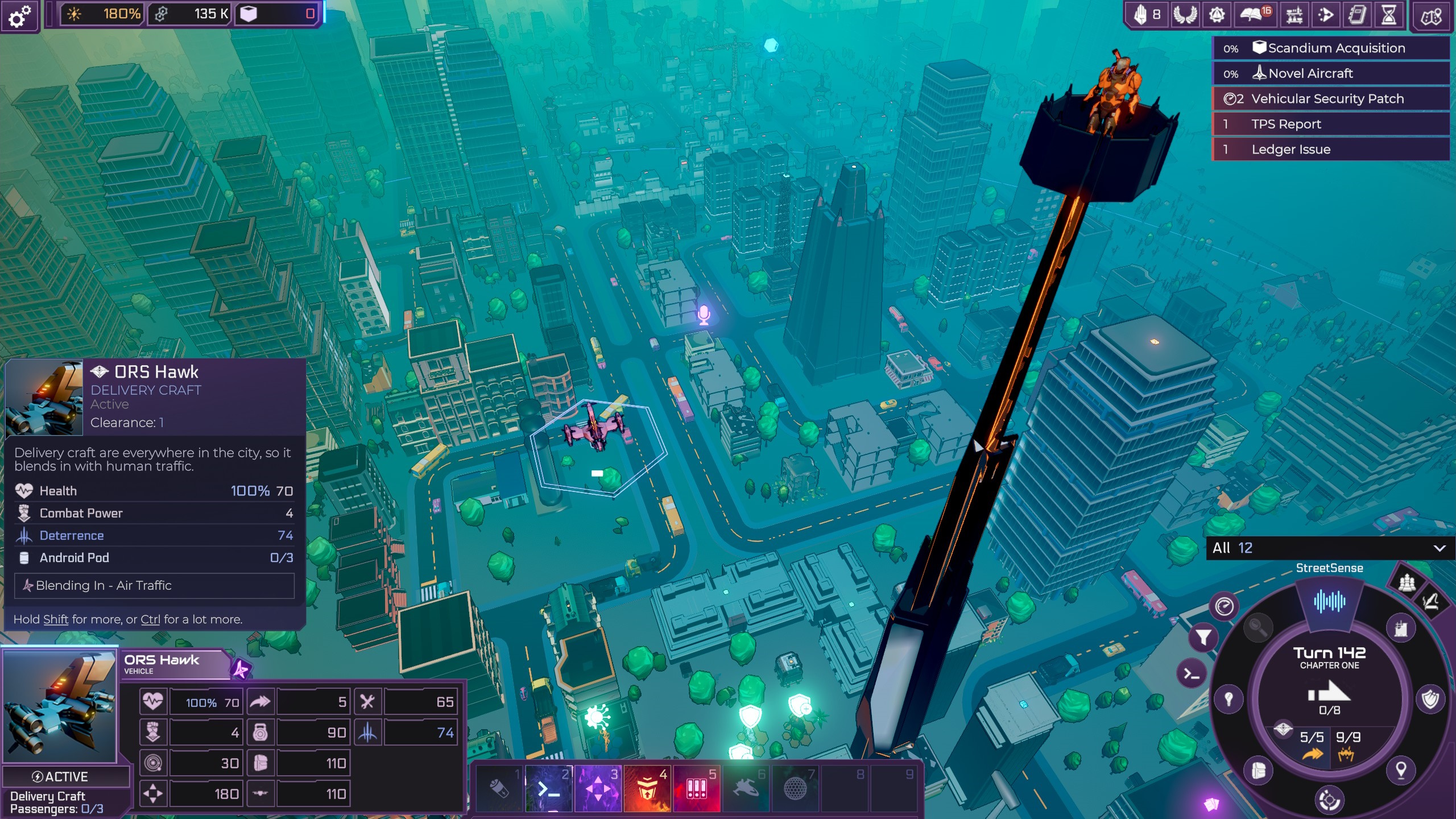Open the TPS Report entry

(x=1331, y=124)
